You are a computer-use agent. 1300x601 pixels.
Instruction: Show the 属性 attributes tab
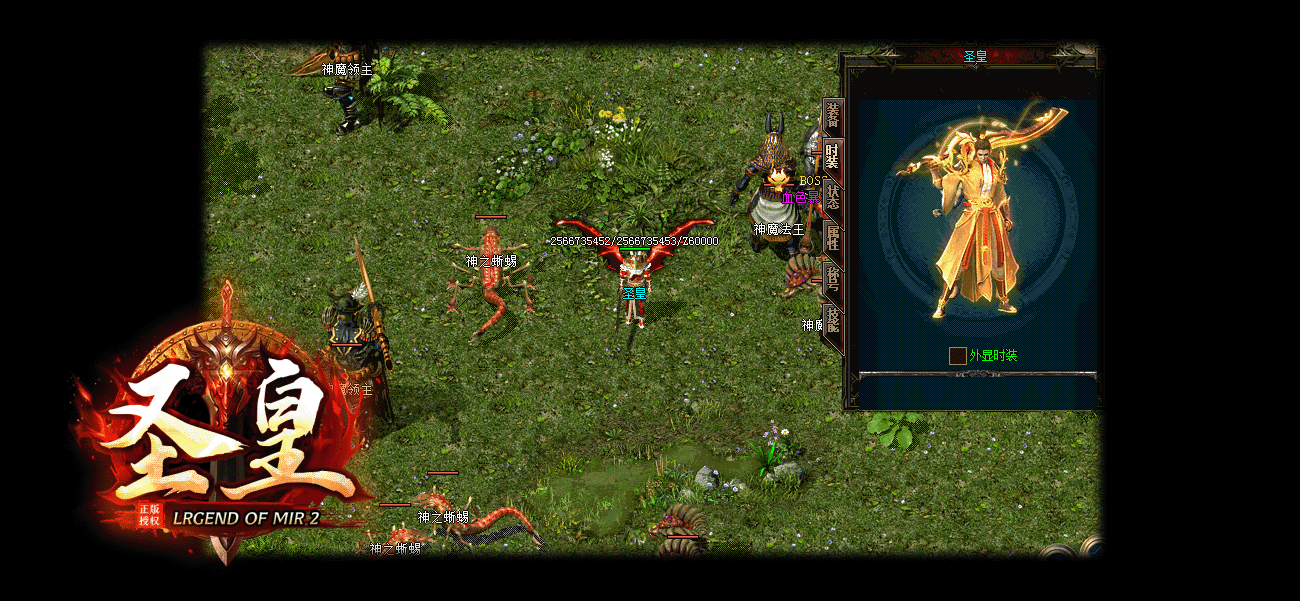832,238
